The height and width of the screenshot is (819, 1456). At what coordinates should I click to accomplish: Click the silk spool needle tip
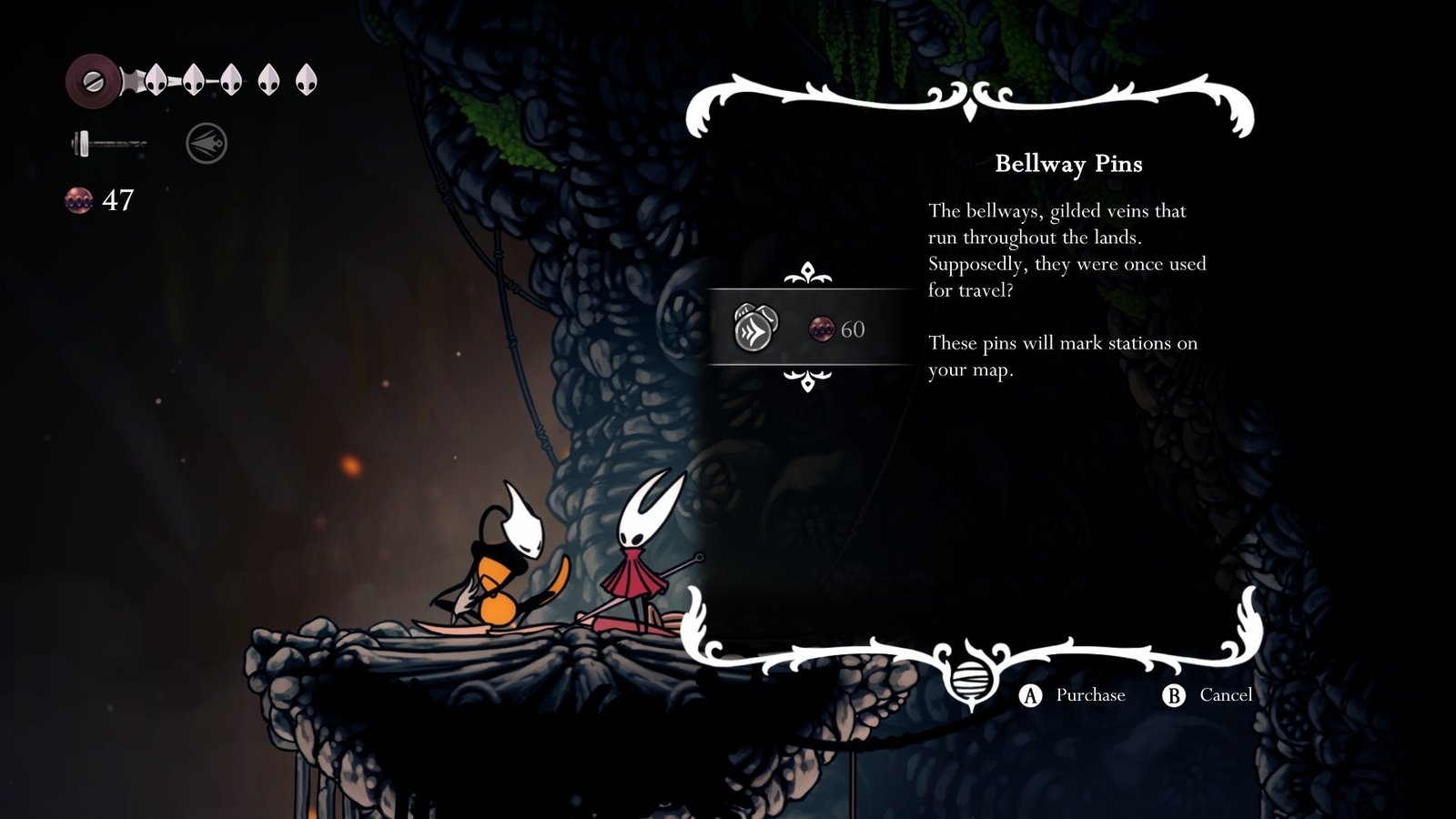(144, 146)
